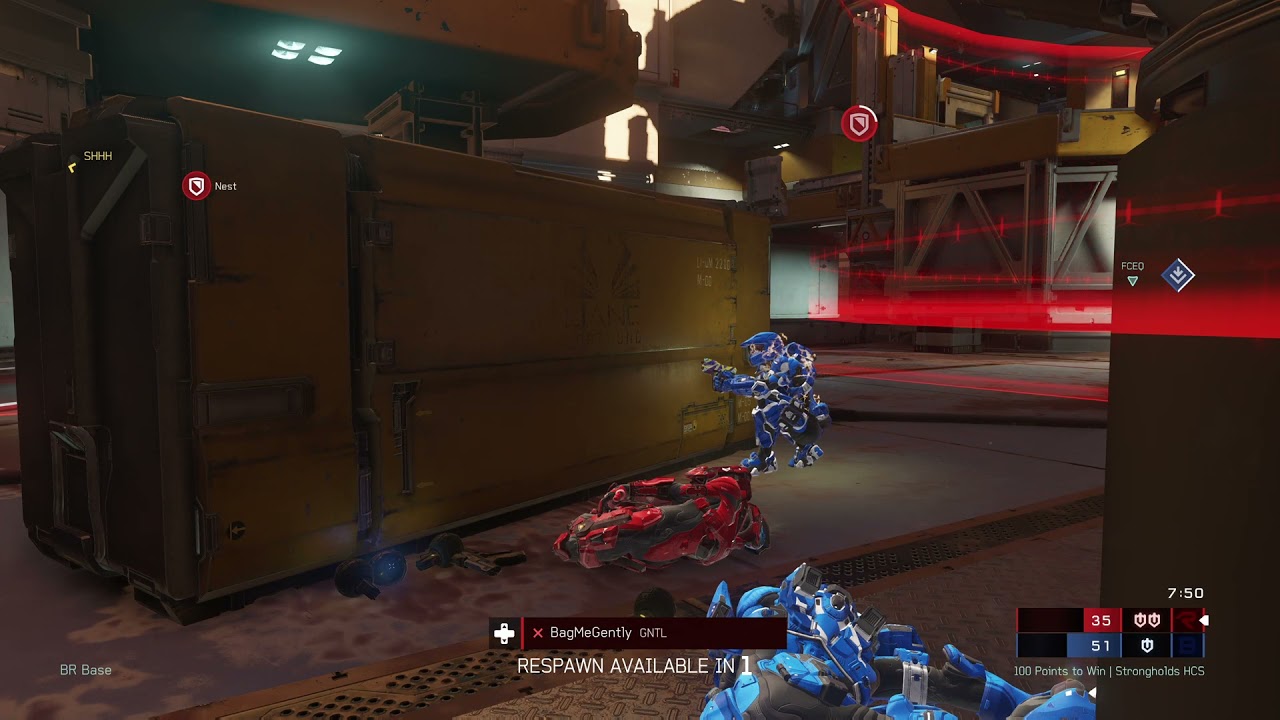The height and width of the screenshot is (720, 1280).
Task: Click the blue team emblem on scoreboard
Action: pos(1187,646)
